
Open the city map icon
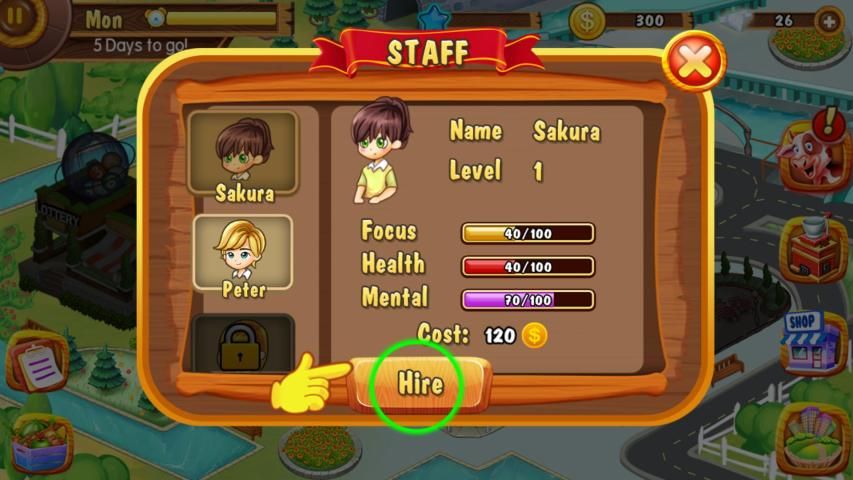(x=811, y=437)
